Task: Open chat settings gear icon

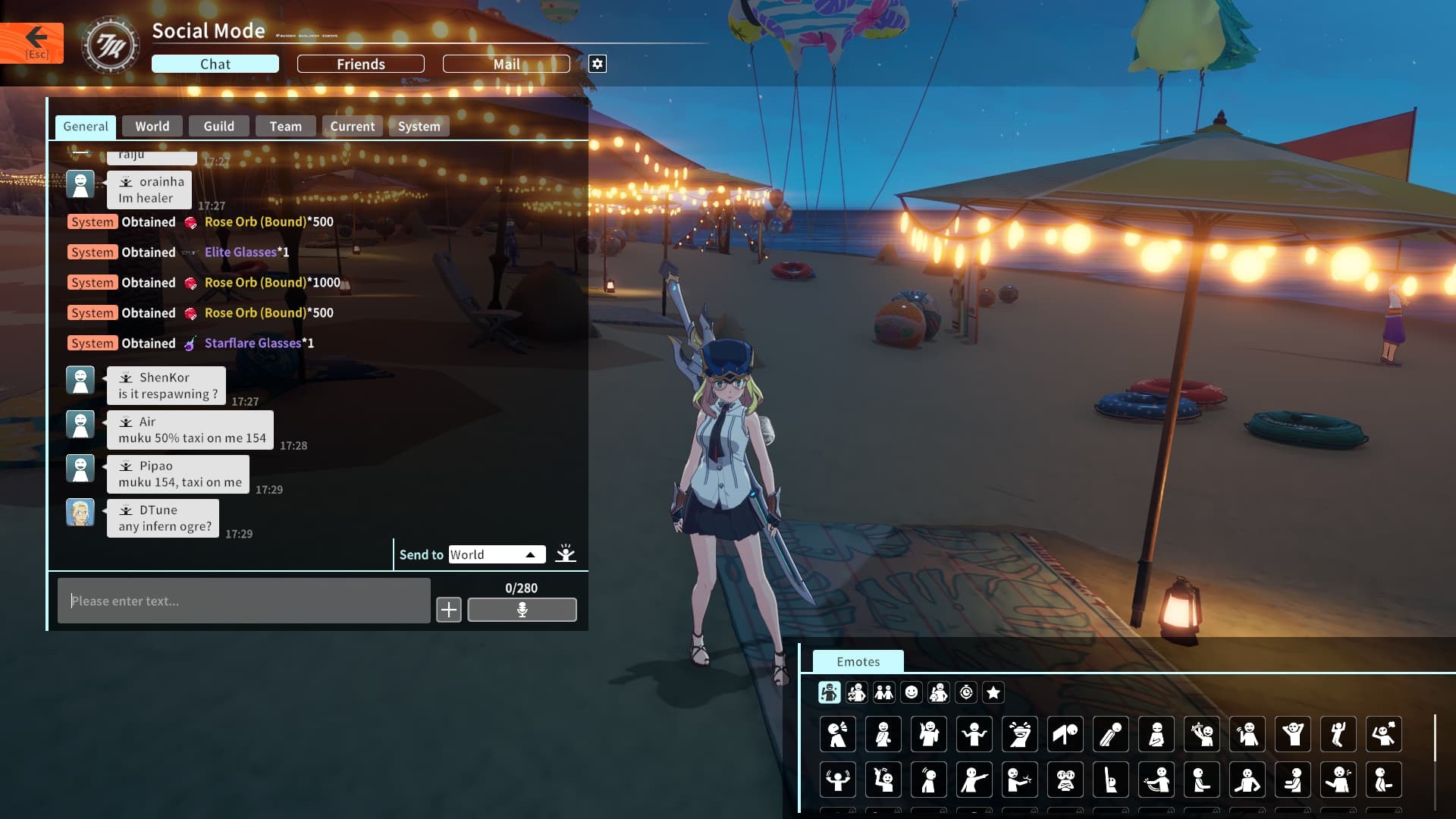Action: [598, 64]
